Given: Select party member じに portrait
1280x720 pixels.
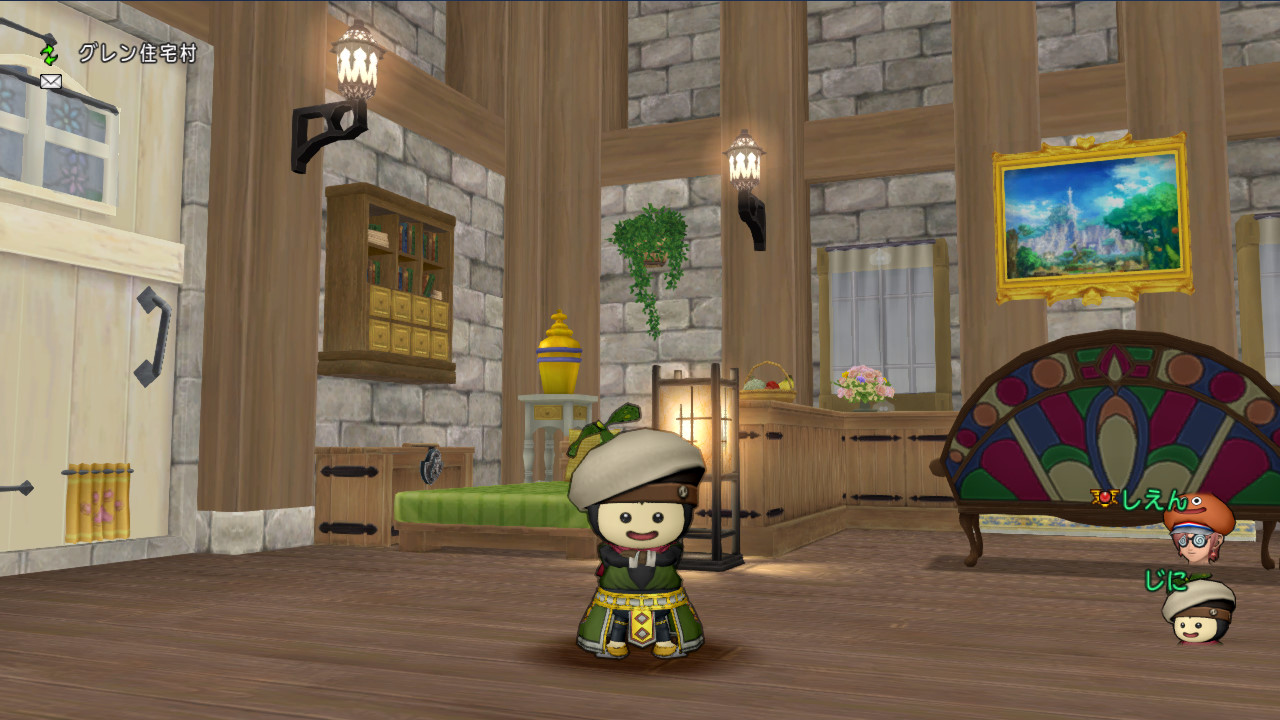Looking at the screenshot, I should [x=1198, y=610].
